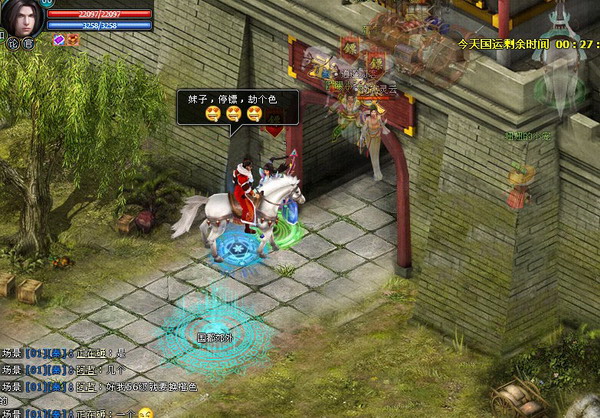Open the player character portrait
The width and height of the screenshot is (600, 418).
click(x=21, y=18)
